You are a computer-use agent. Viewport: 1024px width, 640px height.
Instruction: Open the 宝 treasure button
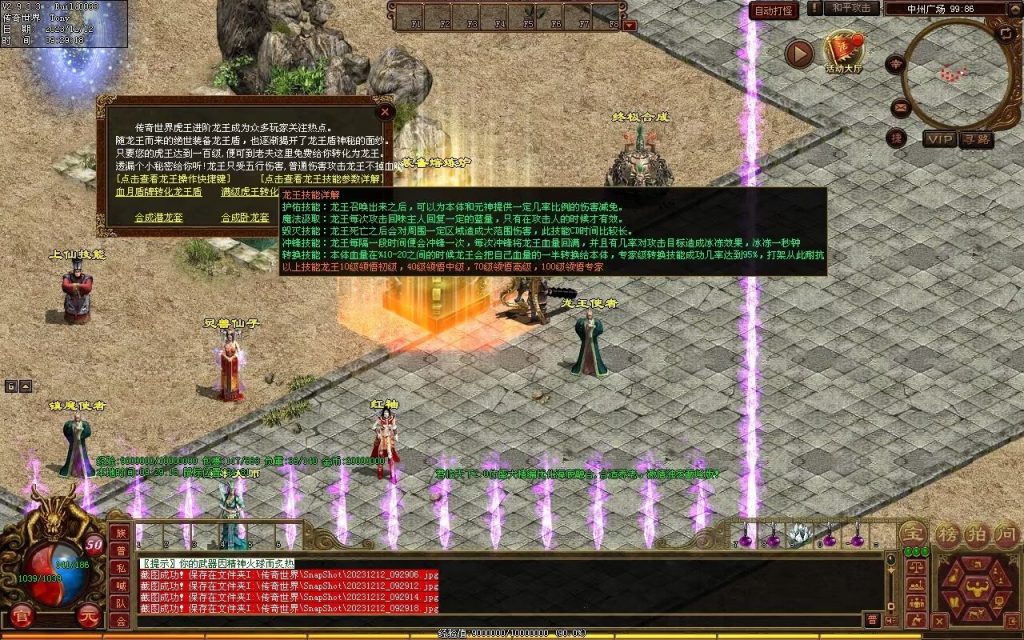[914, 533]
